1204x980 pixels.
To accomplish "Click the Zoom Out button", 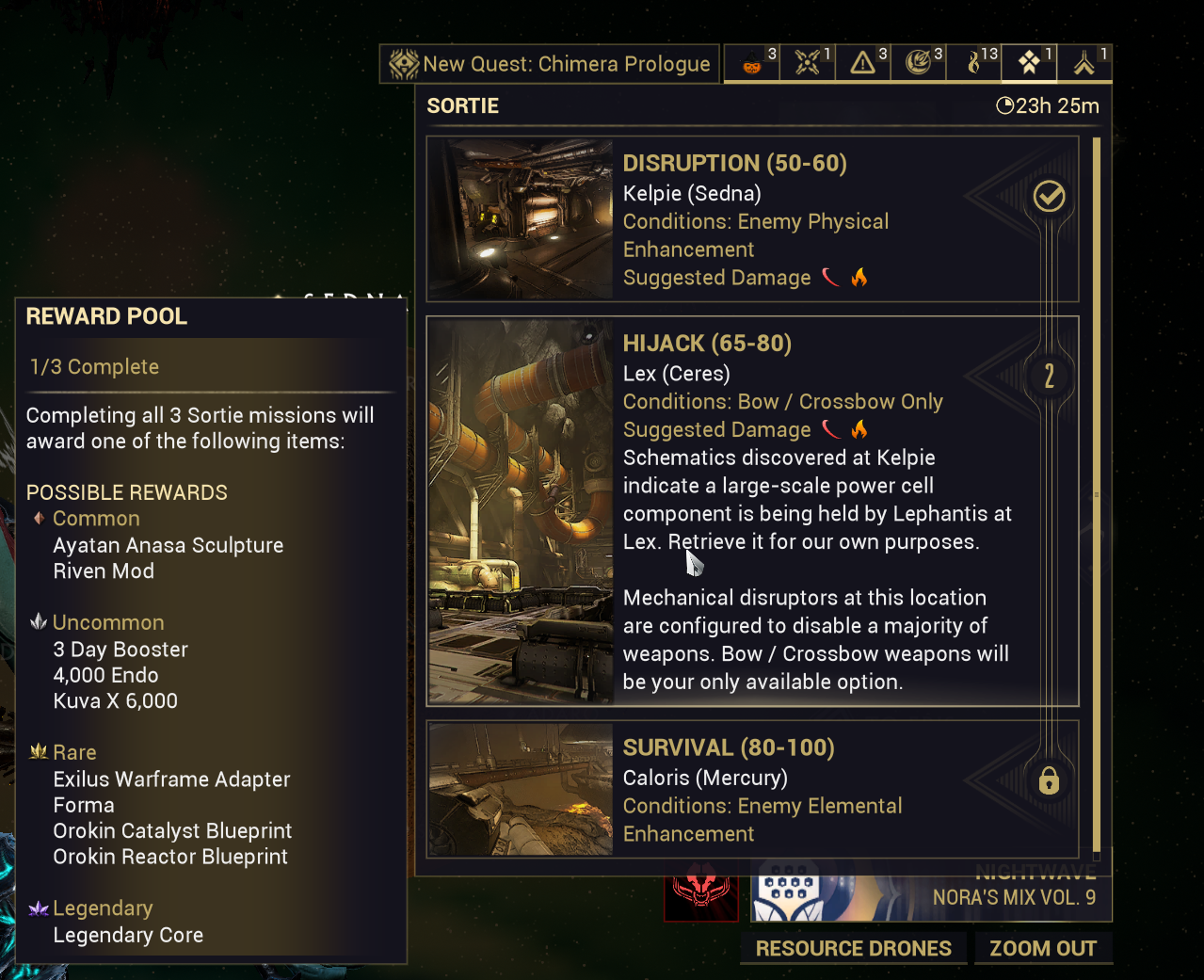I will (x=1043, y=948).
